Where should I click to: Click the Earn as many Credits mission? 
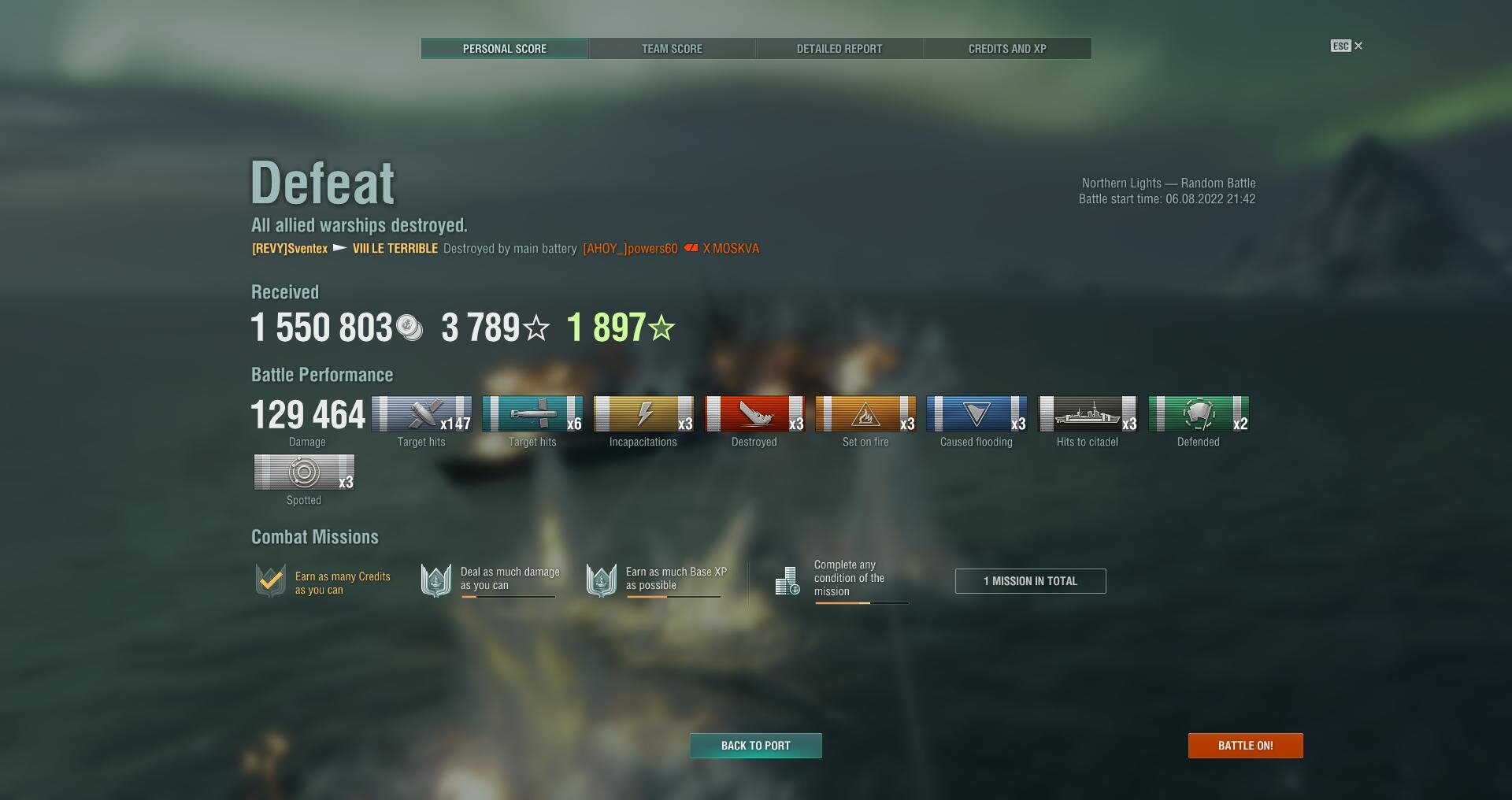tap(324, 583)
